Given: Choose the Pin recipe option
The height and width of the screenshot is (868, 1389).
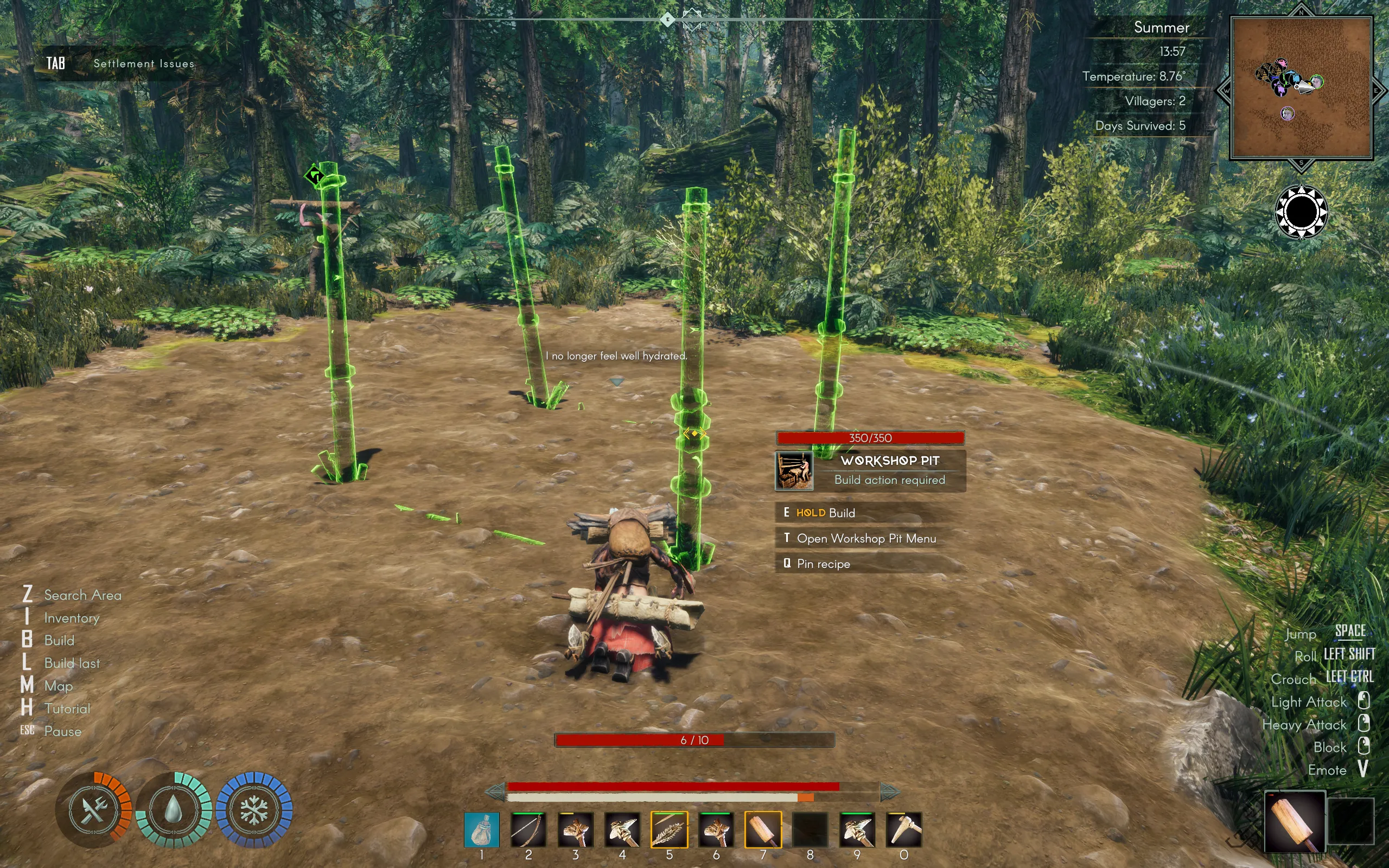Looking at the screenshot, I should pos(823,564).
